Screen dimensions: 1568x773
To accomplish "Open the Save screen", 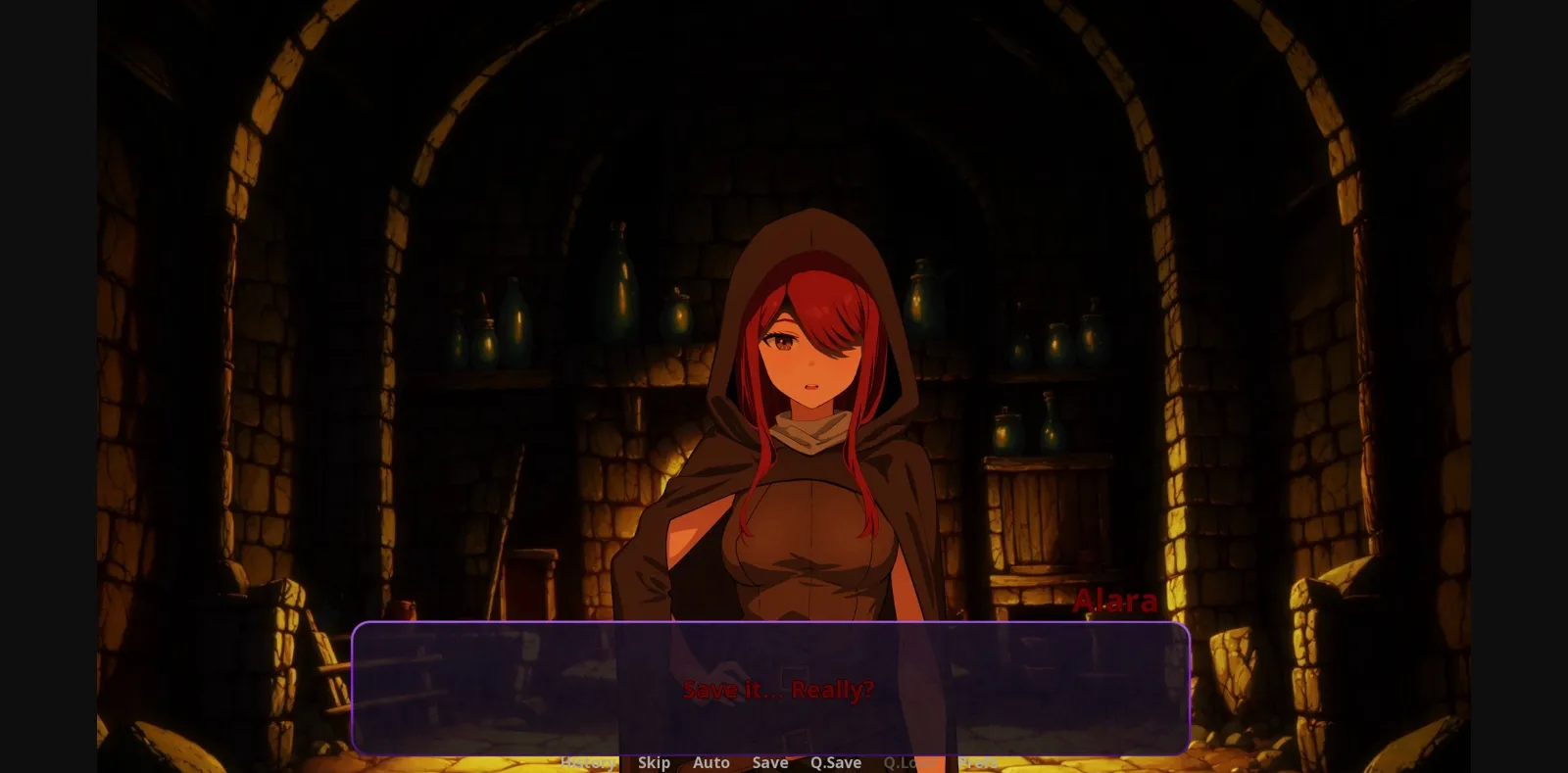I will click(769, 762).
